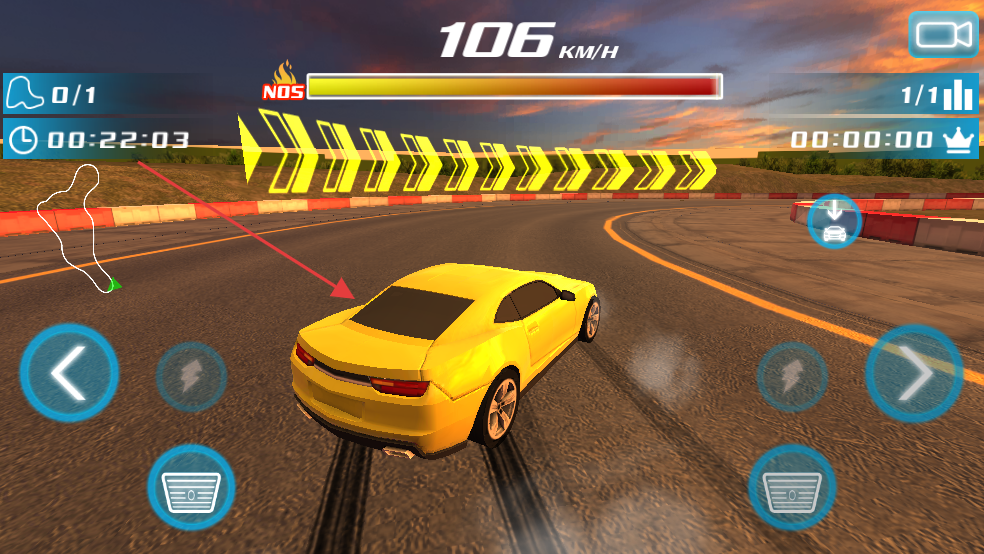Steer right with the right arrow button
The height and width of the screenshot is (554, 984).
tap(914, 374)
